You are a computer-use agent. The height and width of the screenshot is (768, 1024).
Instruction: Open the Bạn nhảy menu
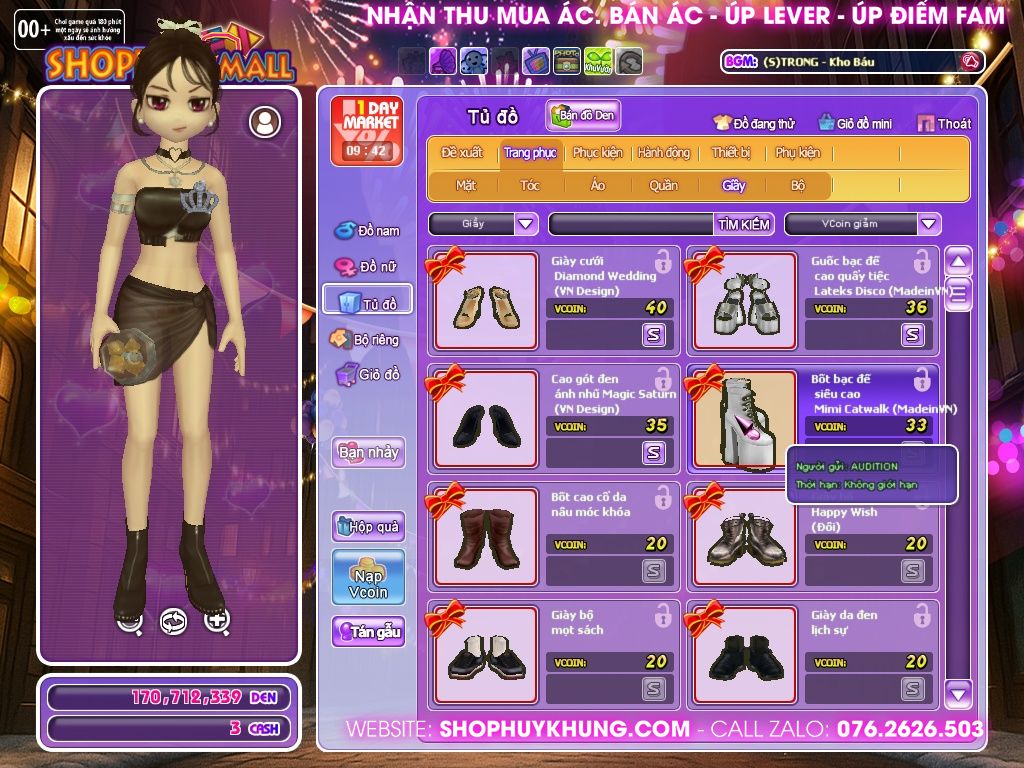tap(368, 452)
